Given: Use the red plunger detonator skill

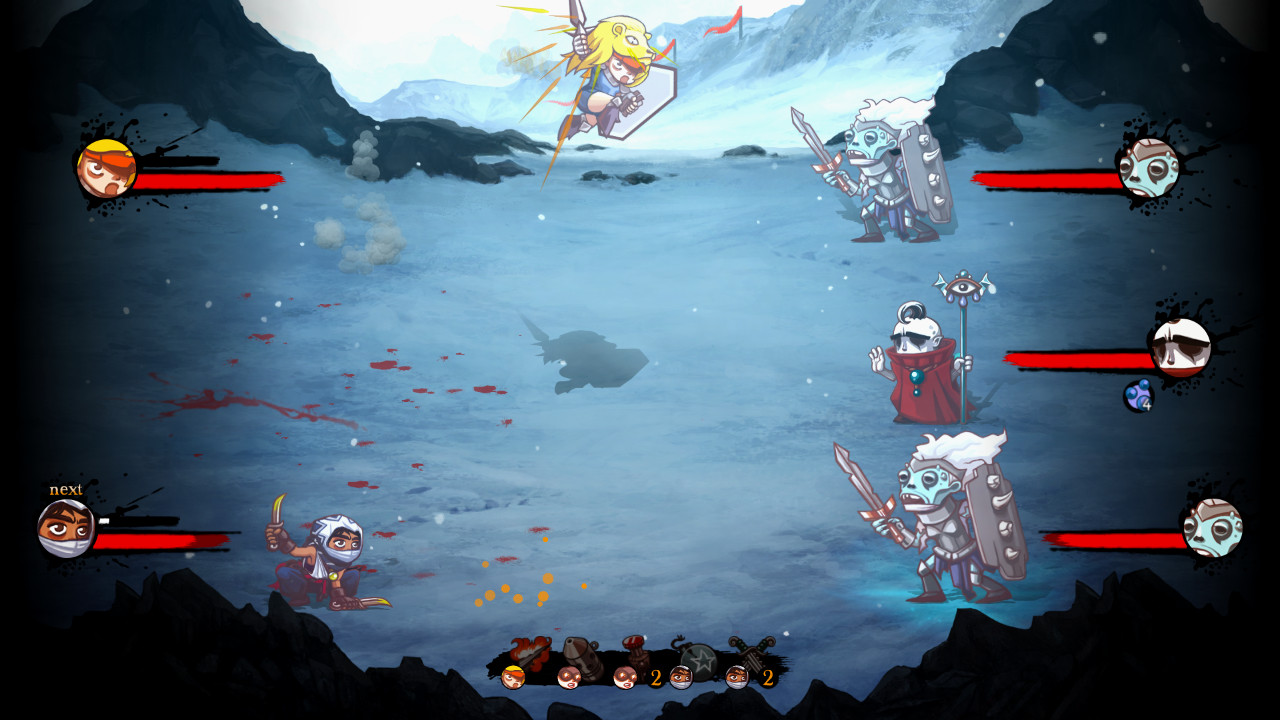Looking at the screenshot, I should [x=635, y=650].
